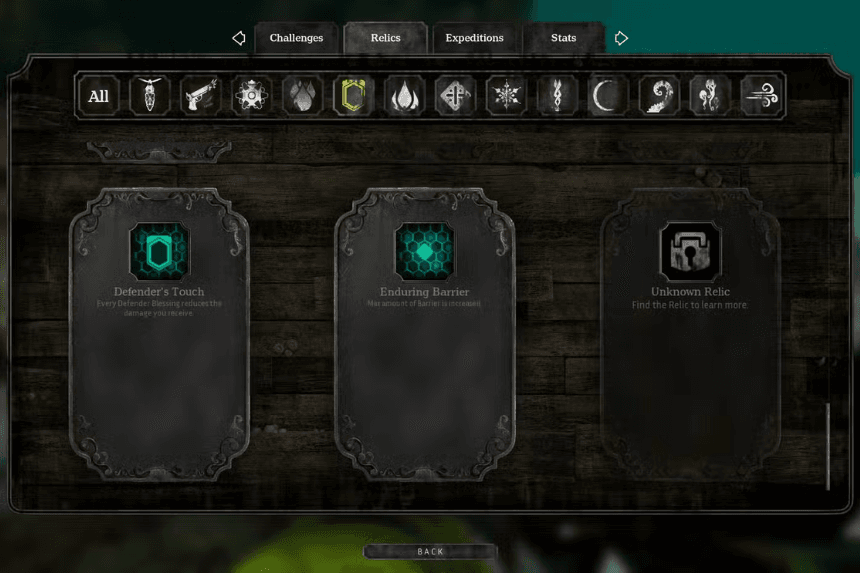This screenshot has height=573, width=860.
Task: Go back with the BACK button
Action: pos(430,551)
